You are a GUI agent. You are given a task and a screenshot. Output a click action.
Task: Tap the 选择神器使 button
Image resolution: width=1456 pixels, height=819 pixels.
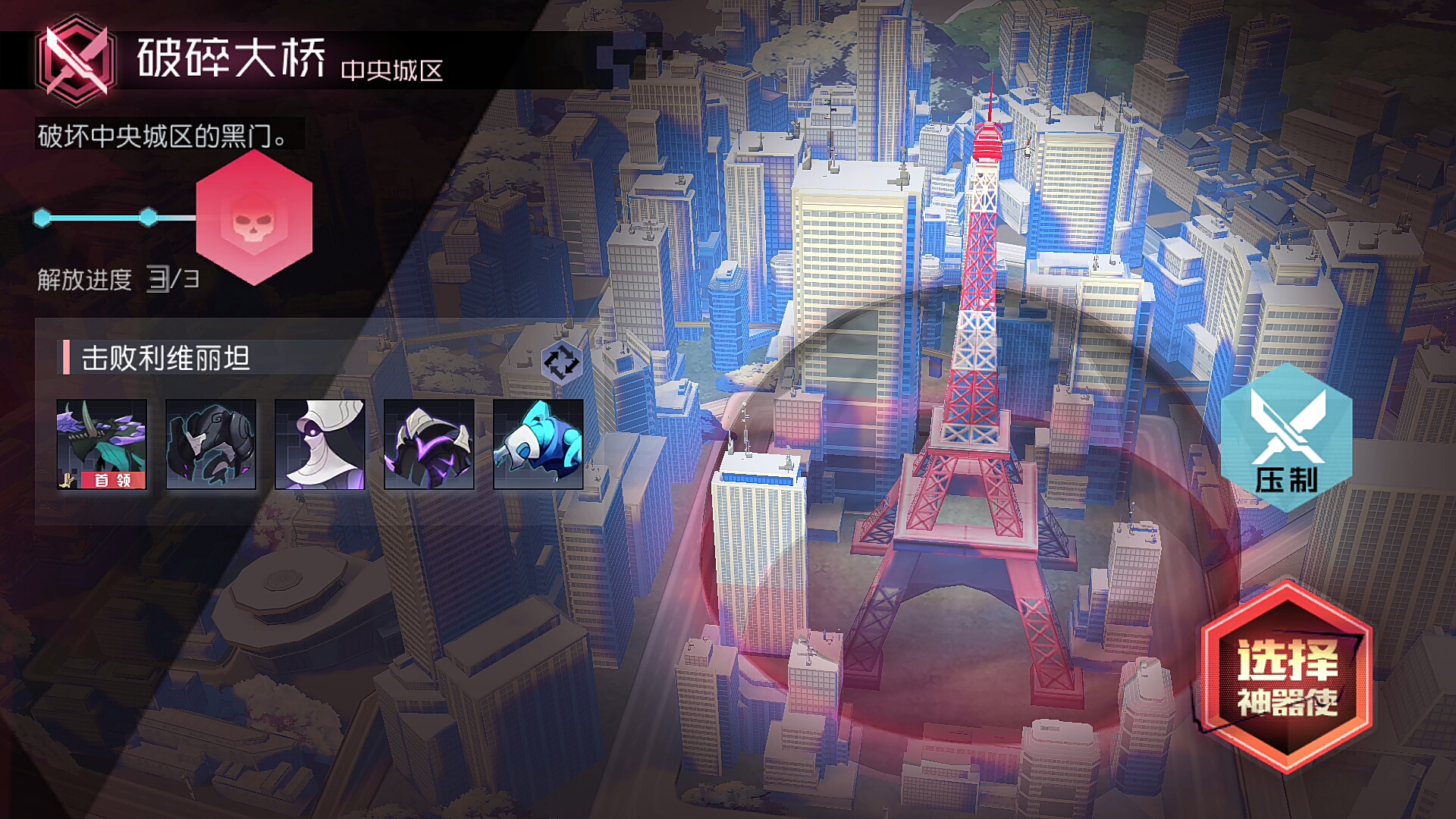point(1287,679)
